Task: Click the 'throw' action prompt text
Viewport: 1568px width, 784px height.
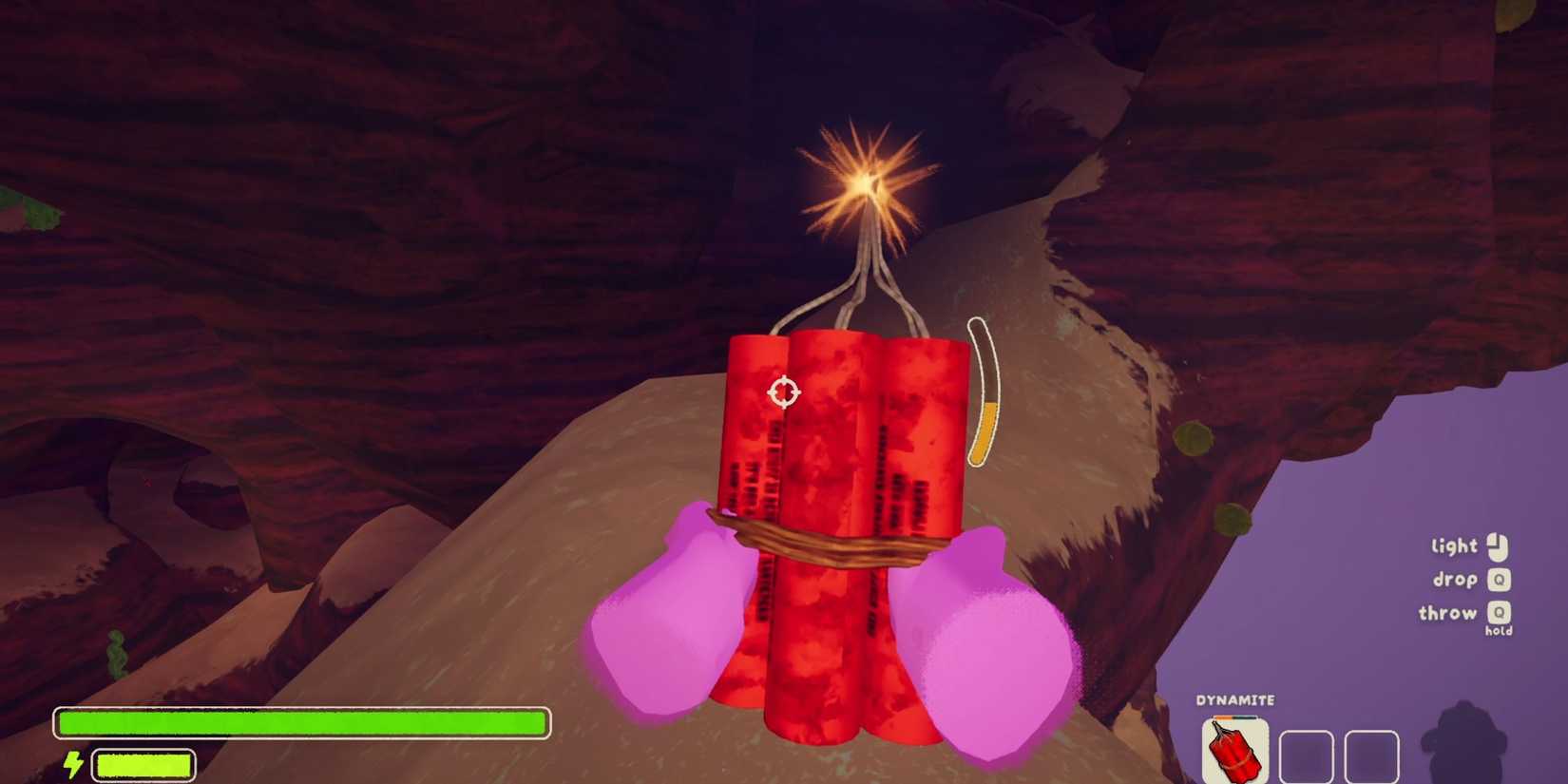Action: click(1448, 613)
